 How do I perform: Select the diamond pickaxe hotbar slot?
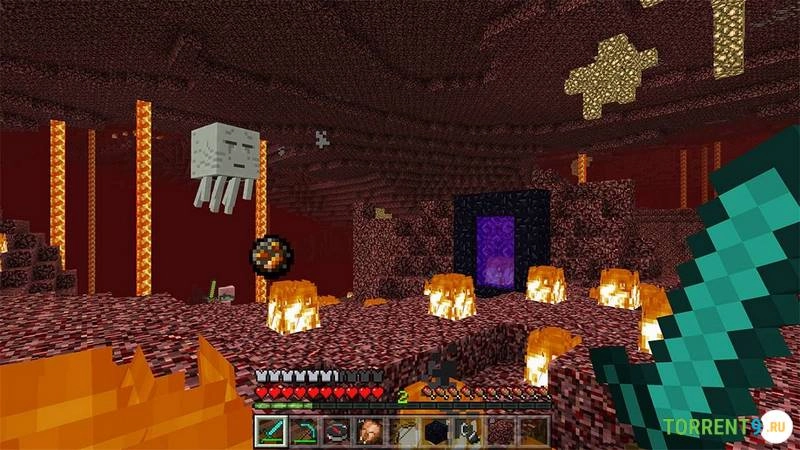(x=305, y=431)
